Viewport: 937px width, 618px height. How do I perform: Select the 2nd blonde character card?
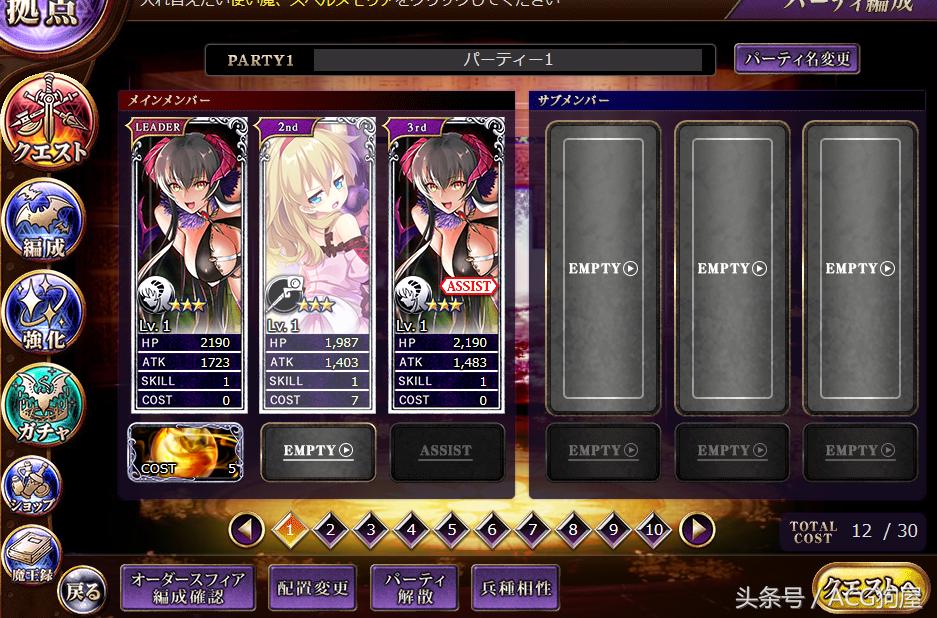[x=316, y=264]
